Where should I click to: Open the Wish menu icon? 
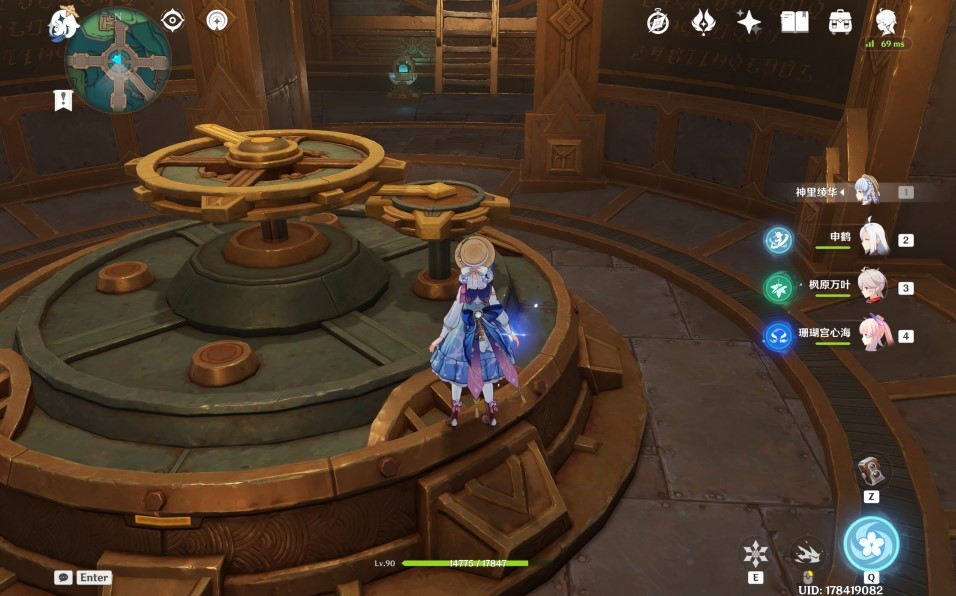pyautogui.click(x=704, y=22)
